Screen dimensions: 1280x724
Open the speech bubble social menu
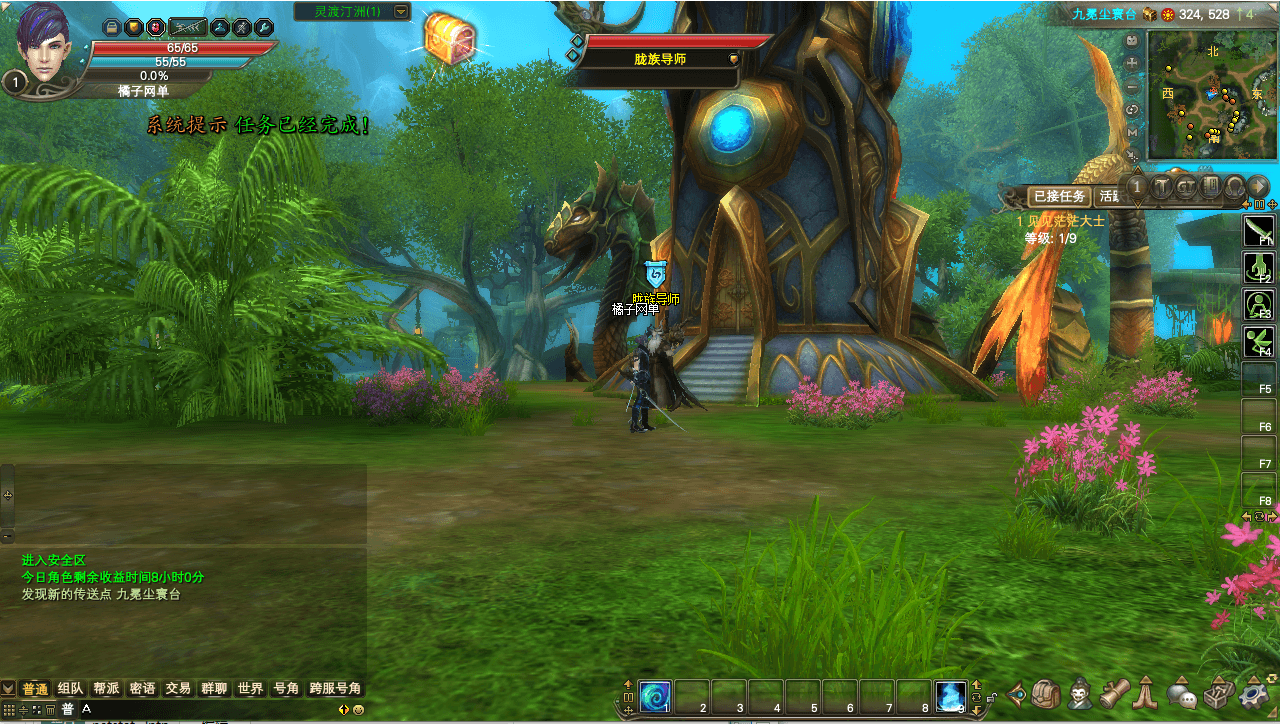pos(1182,694)
